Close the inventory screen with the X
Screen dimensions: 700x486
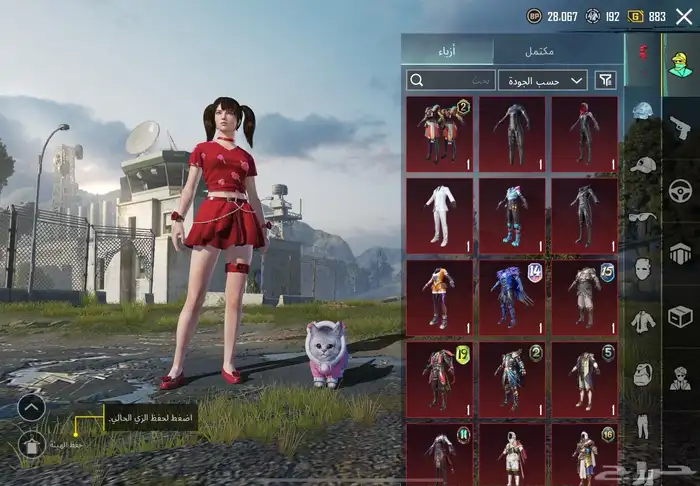tap(684, 16)
